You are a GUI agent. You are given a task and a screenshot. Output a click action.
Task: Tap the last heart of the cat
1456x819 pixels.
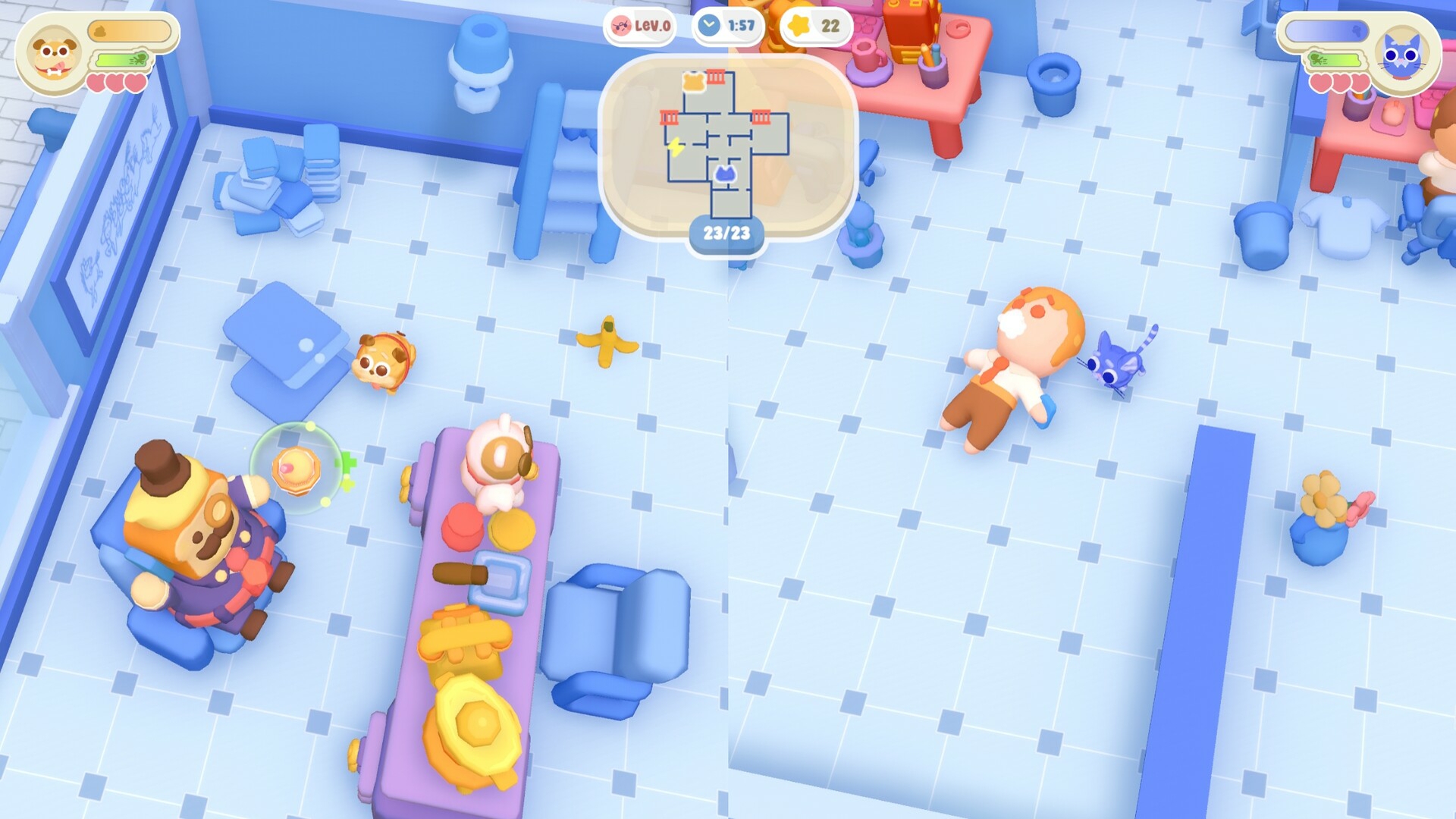point(1360,84)
